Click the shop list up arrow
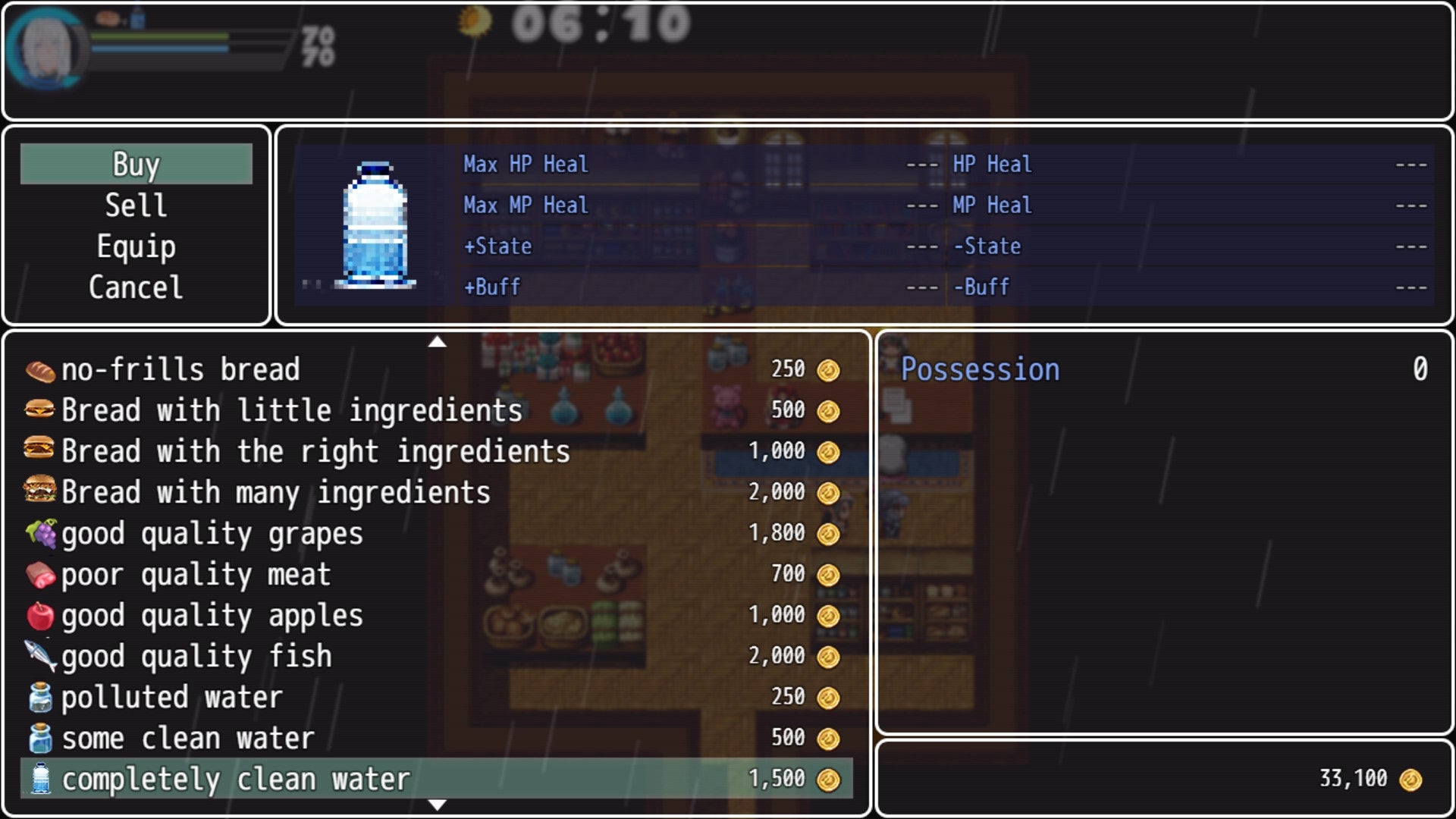 437,342
